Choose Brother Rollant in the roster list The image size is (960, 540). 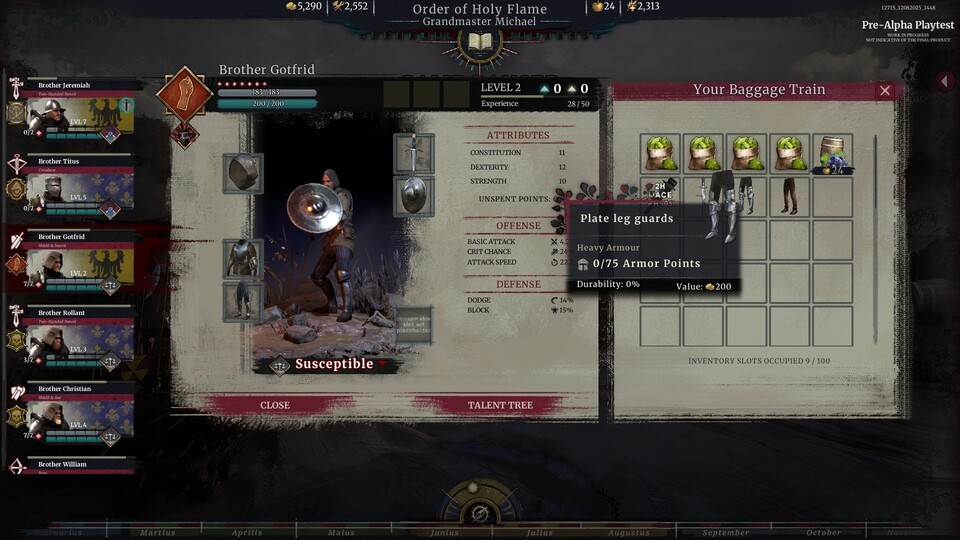coord(72,339)
